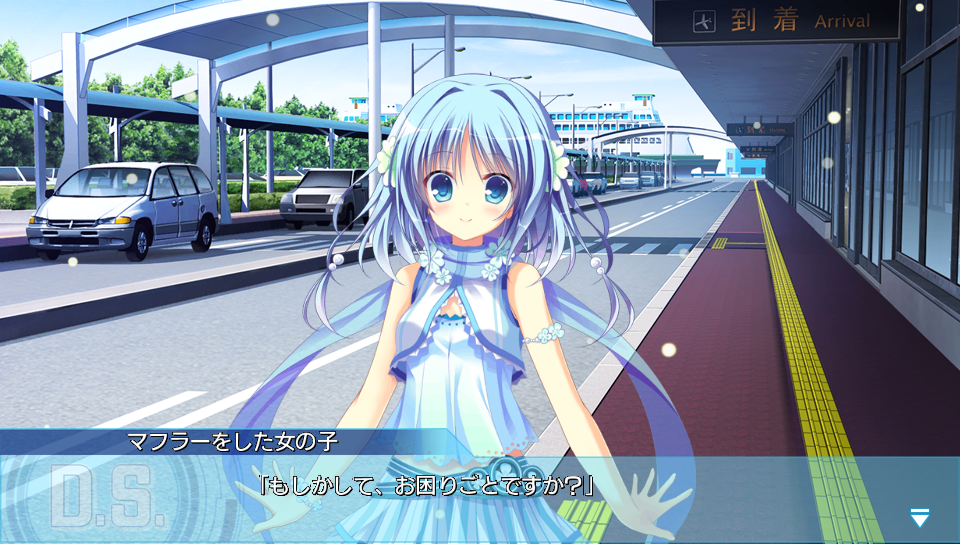The image size is (960, 544).
Task: Click the text-advance arrow in dialogue box
Action: pyautogui.click(x=920, y=517)
